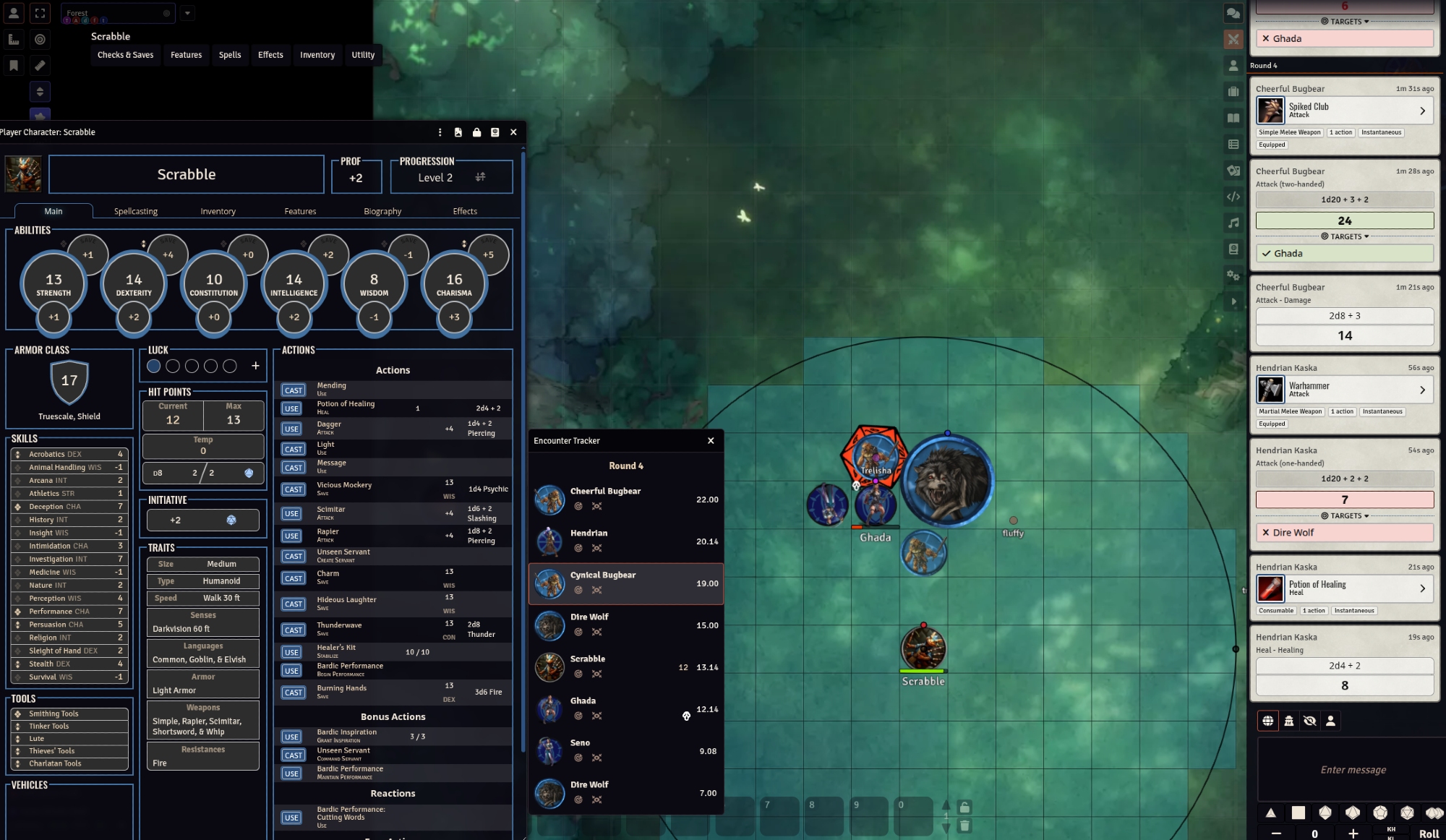
Task: Add a luck point with plus
Action: (255, 366)
